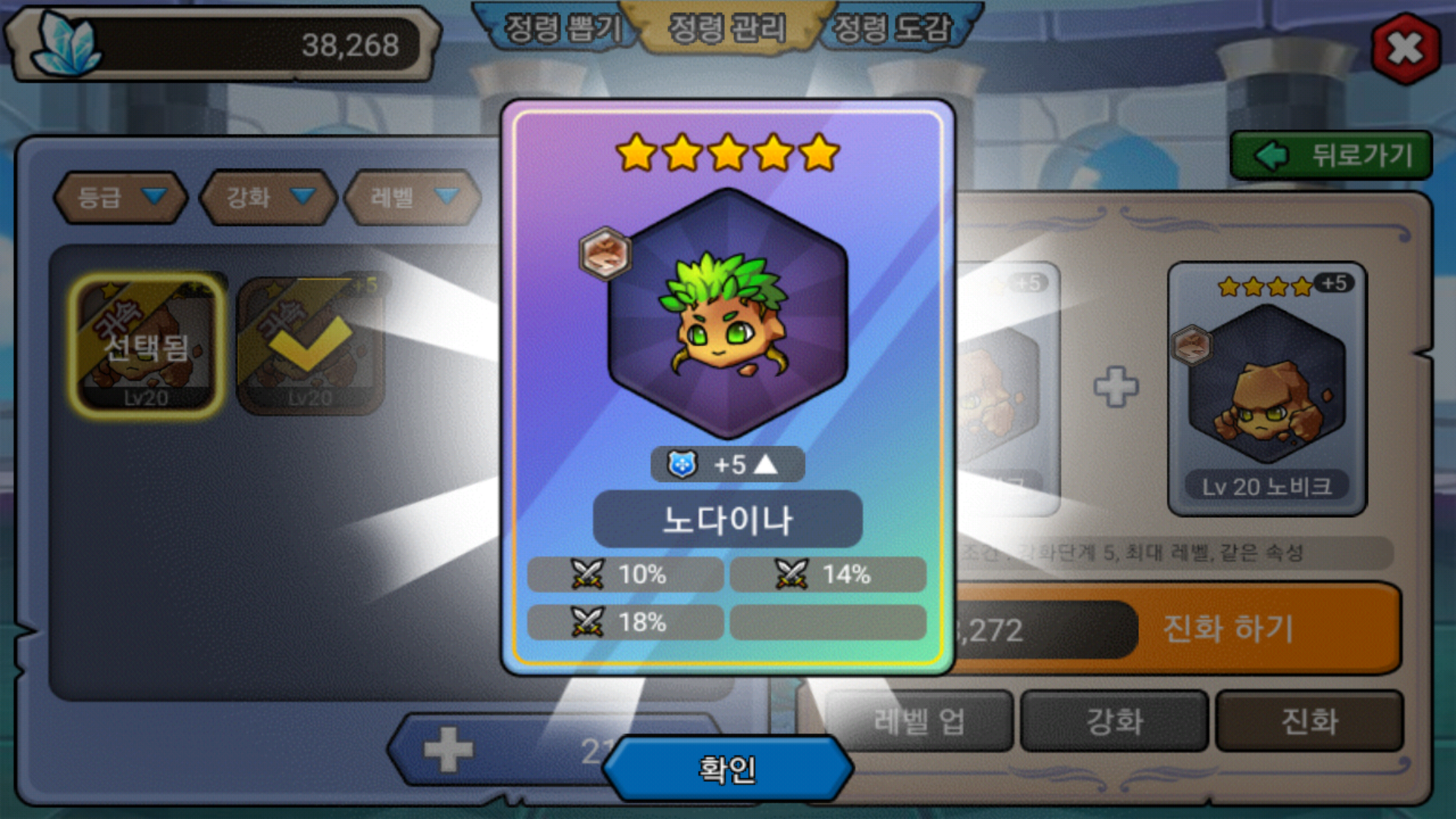Switch to the 강화 section
The image size is (1456, 819).
(x=1114, y=721)
